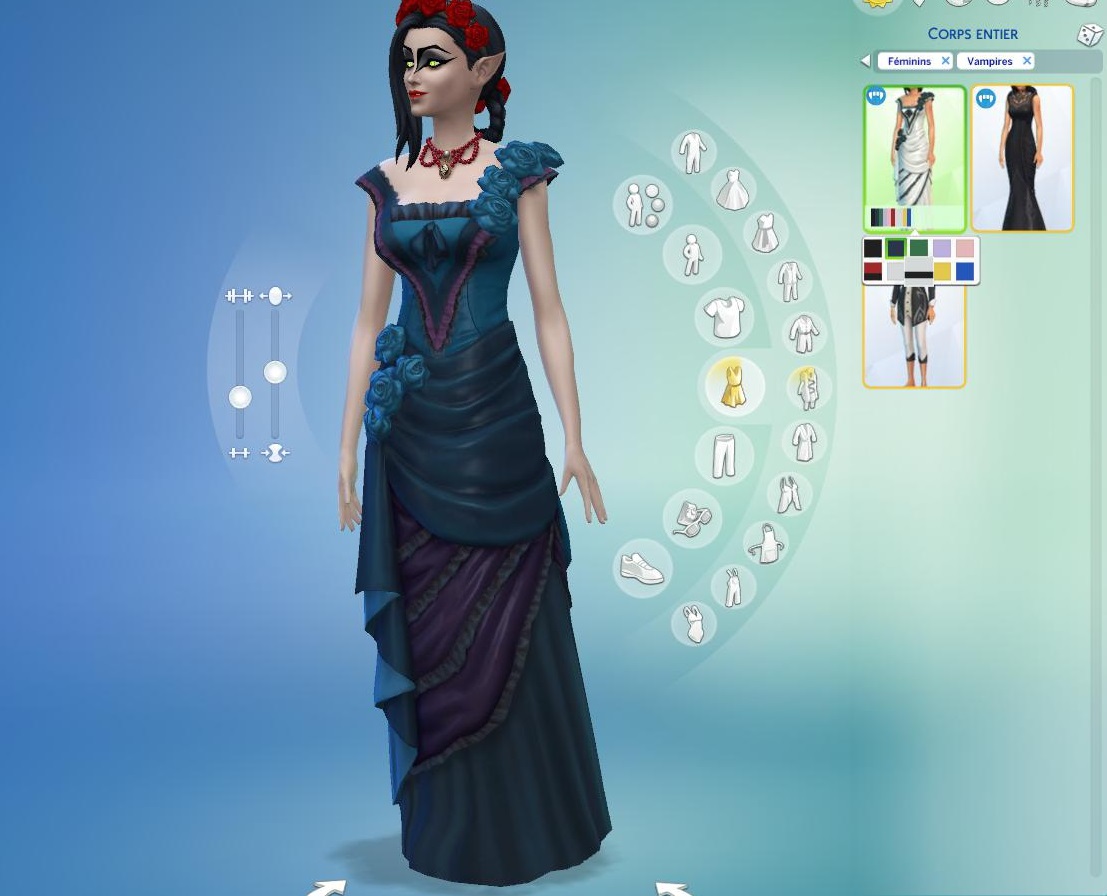Screen dimensions: 1107x896
Task: Open the tops t-shirt category
Action: (723, 317)
